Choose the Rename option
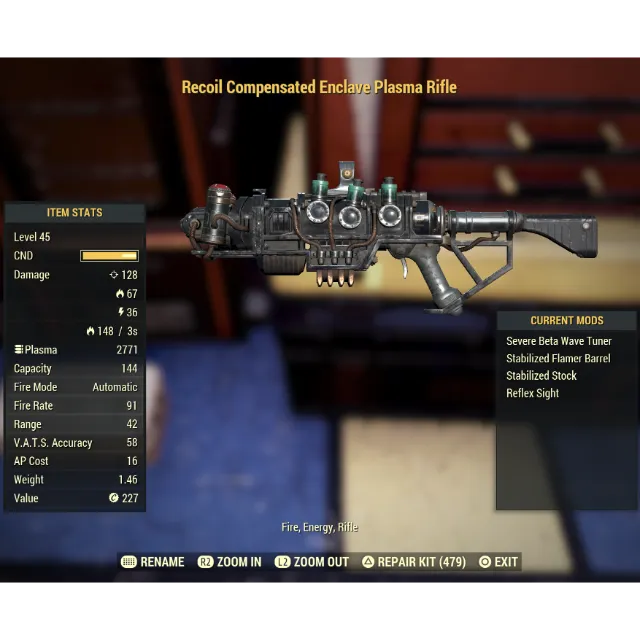Viewport: 640px width, 640px height. point(153,562)
